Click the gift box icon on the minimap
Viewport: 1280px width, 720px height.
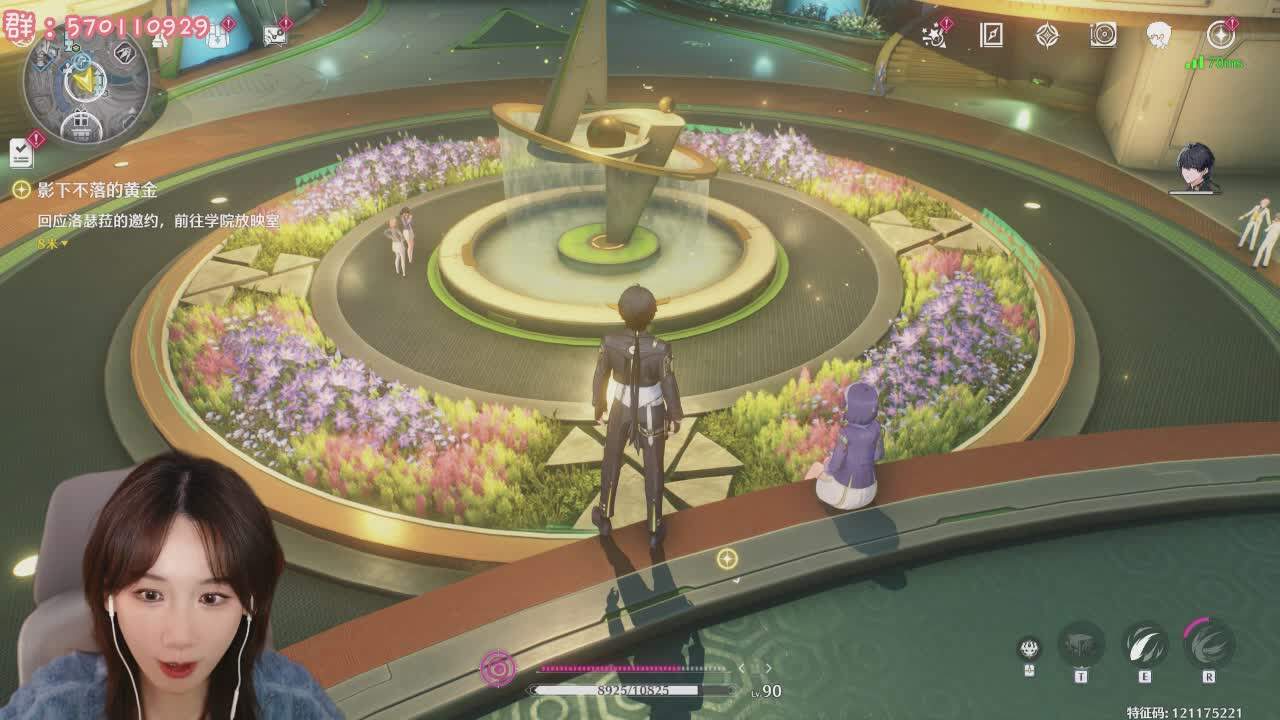click(x=78, y=126)
